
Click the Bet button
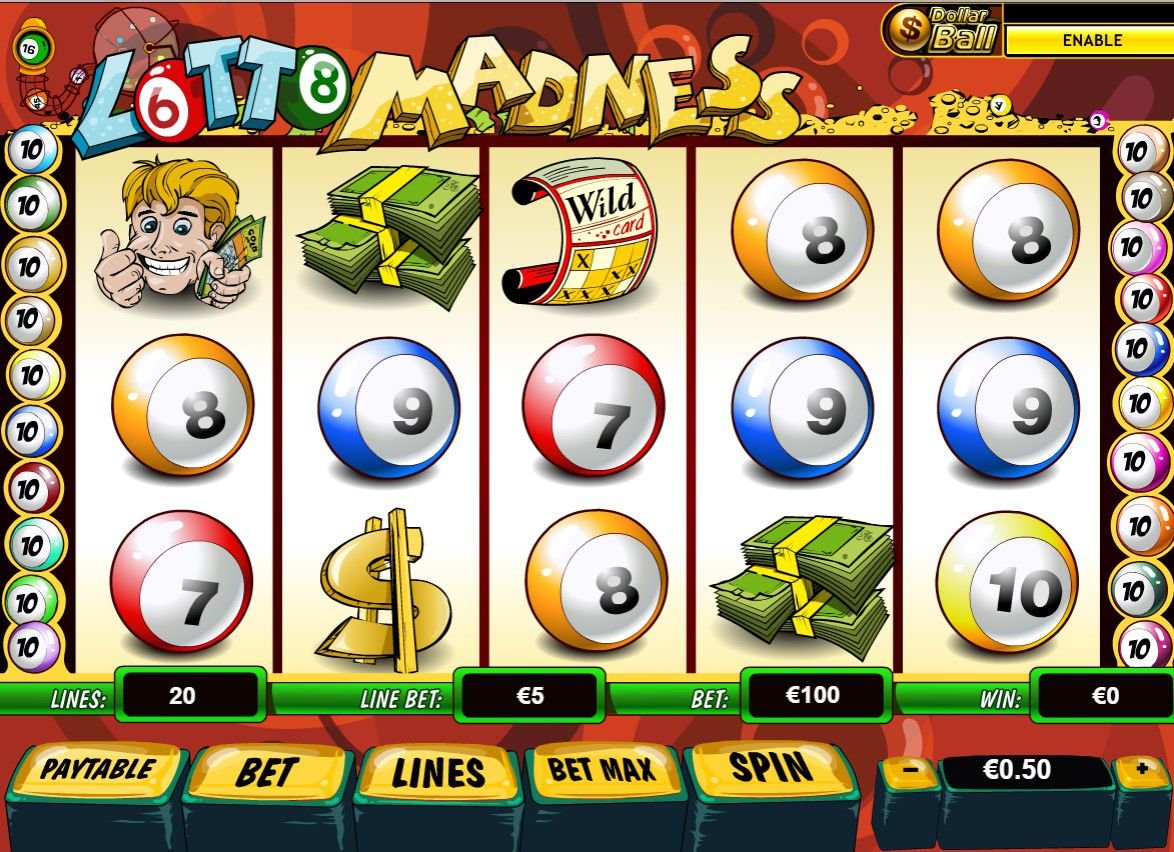click(266, 772)
